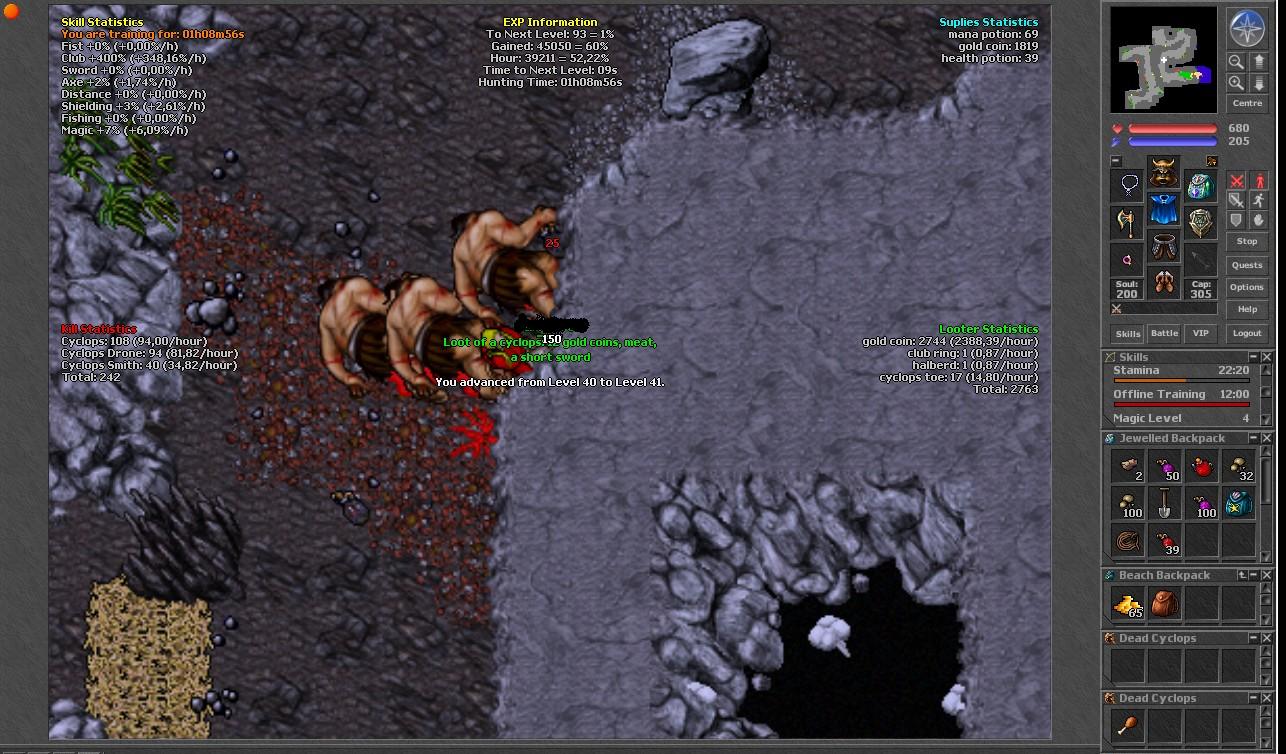Select the horned helmet equipment slot

(x=1163, y=175)
